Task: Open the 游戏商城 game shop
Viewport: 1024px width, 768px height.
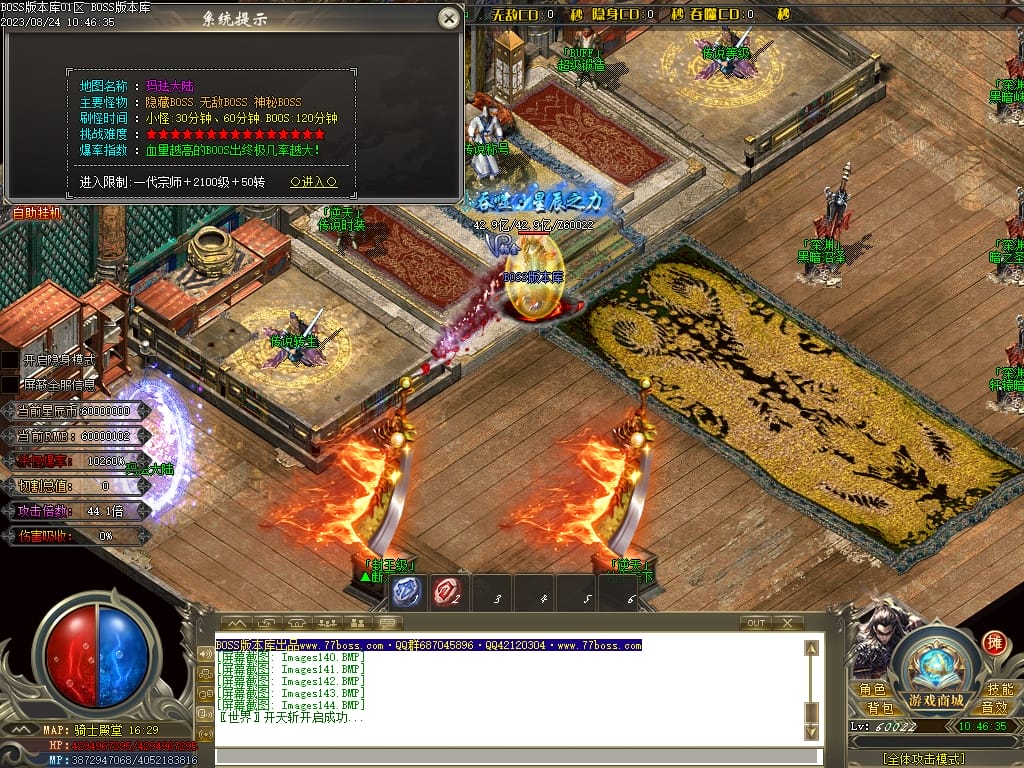Action: click(x=936, y=700)
